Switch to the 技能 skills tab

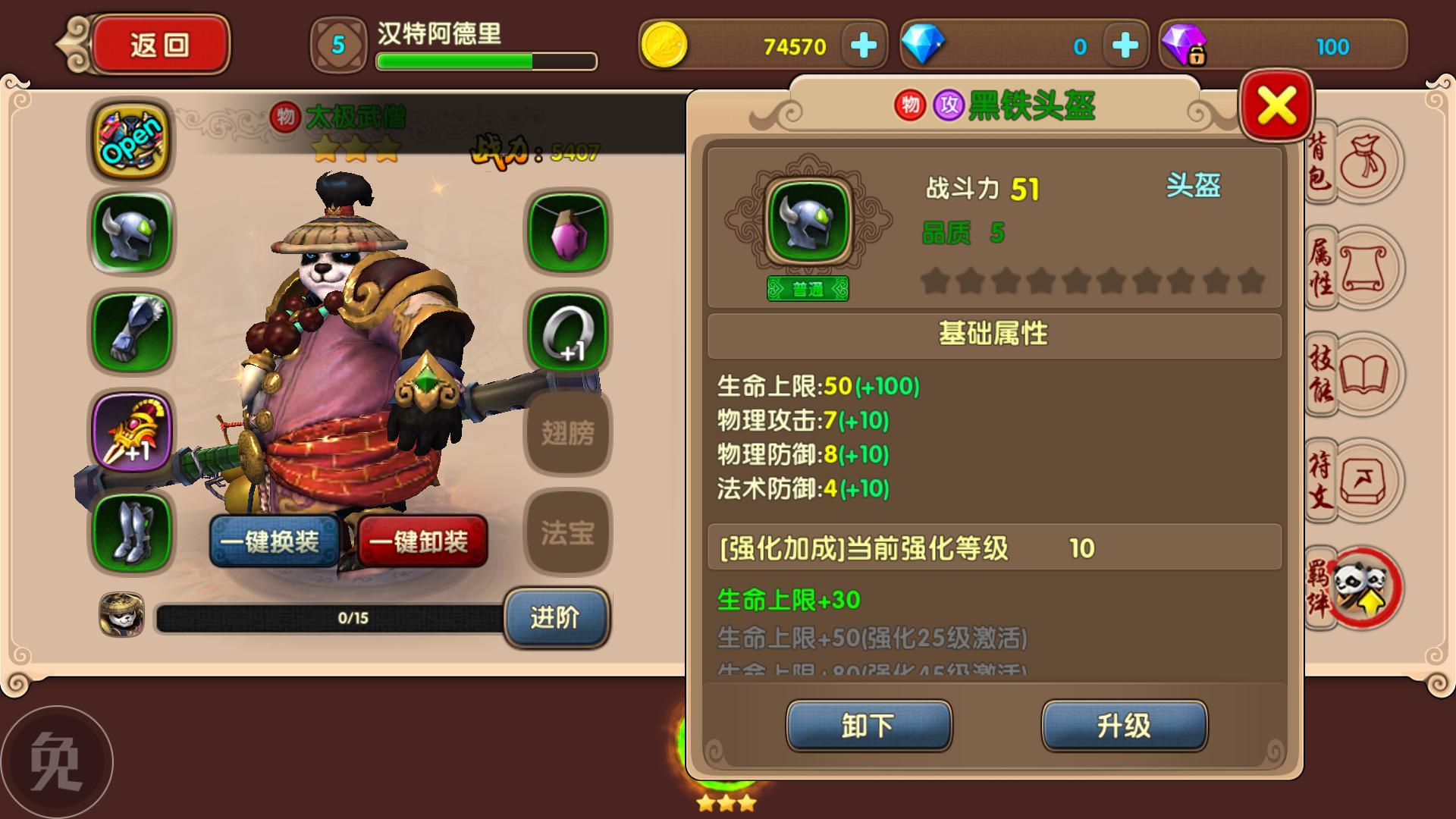click(x=1355, y=375)
